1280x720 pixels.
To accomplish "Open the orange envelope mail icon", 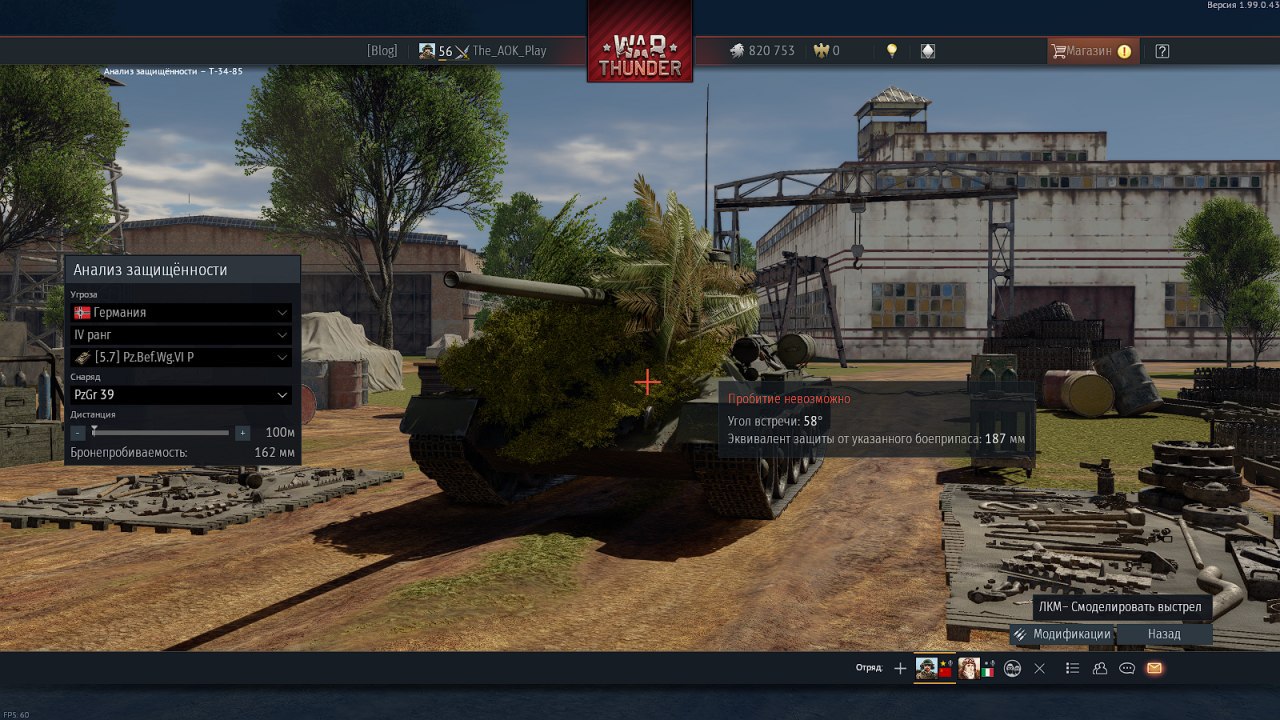I will pos(1154,668).
